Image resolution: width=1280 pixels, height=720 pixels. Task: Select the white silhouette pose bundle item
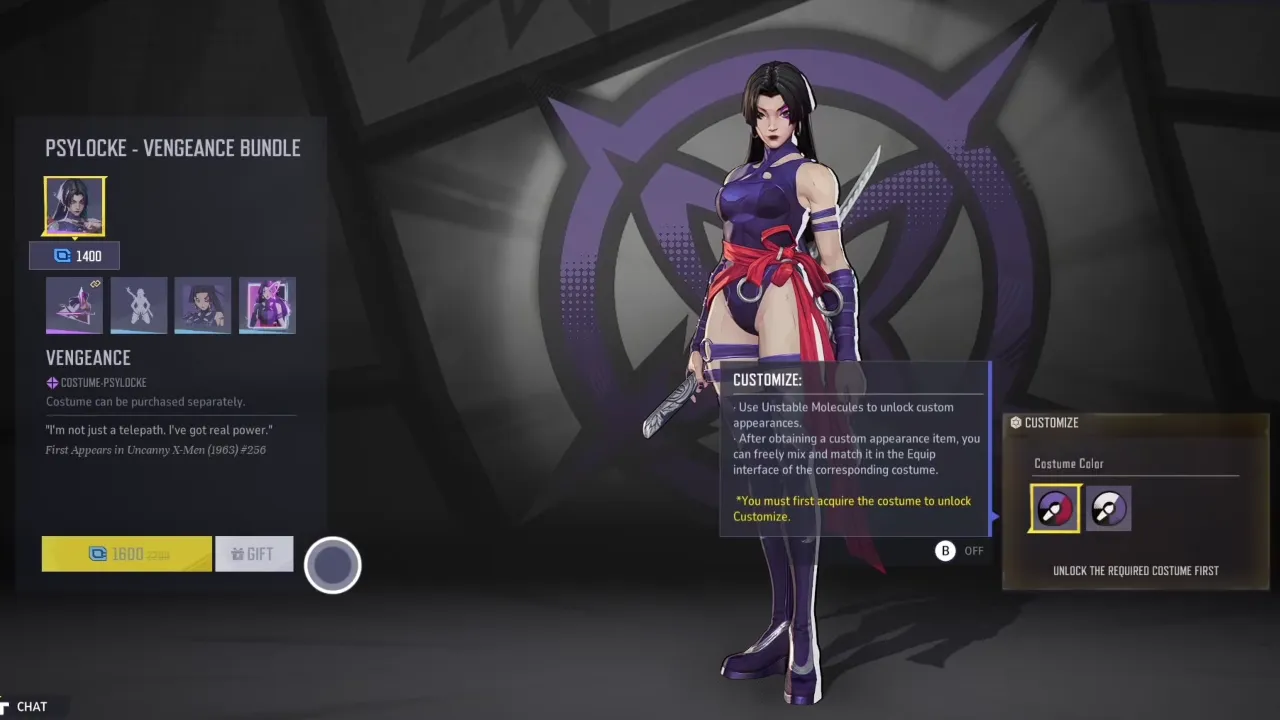pyautogui.click(x=139, y=305)
